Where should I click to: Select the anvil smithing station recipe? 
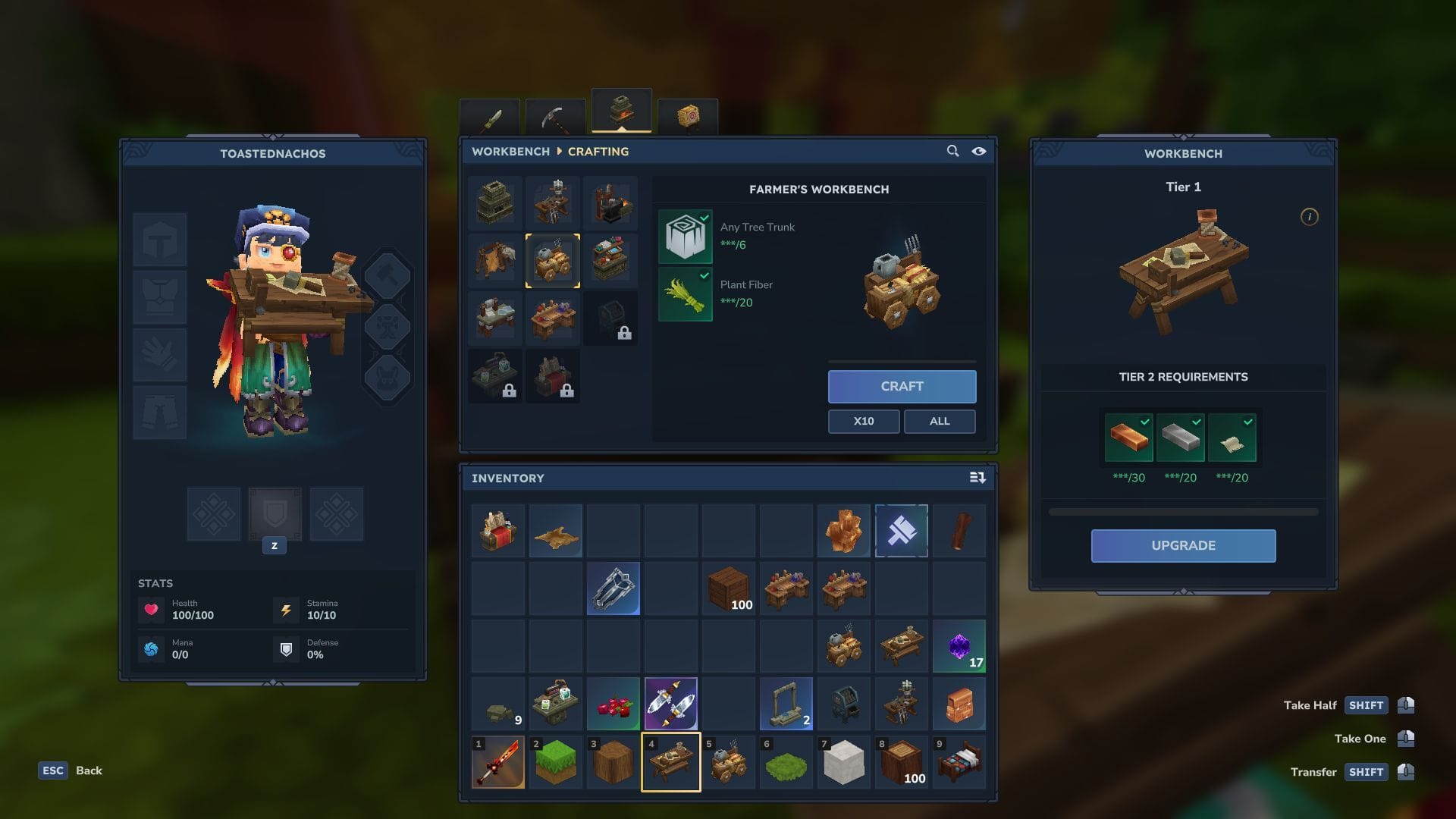[611, 202]
